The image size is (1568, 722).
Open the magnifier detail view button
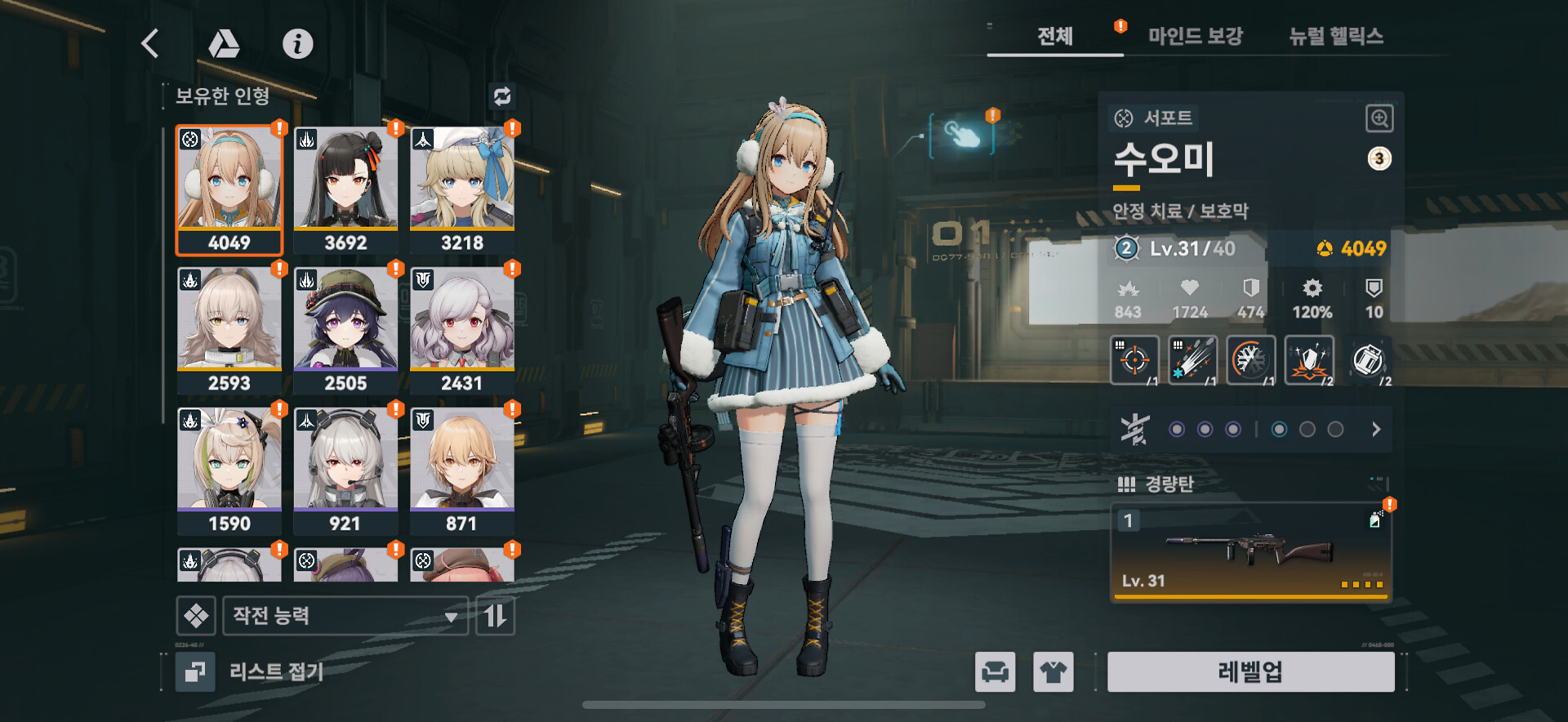[1379, 118]
